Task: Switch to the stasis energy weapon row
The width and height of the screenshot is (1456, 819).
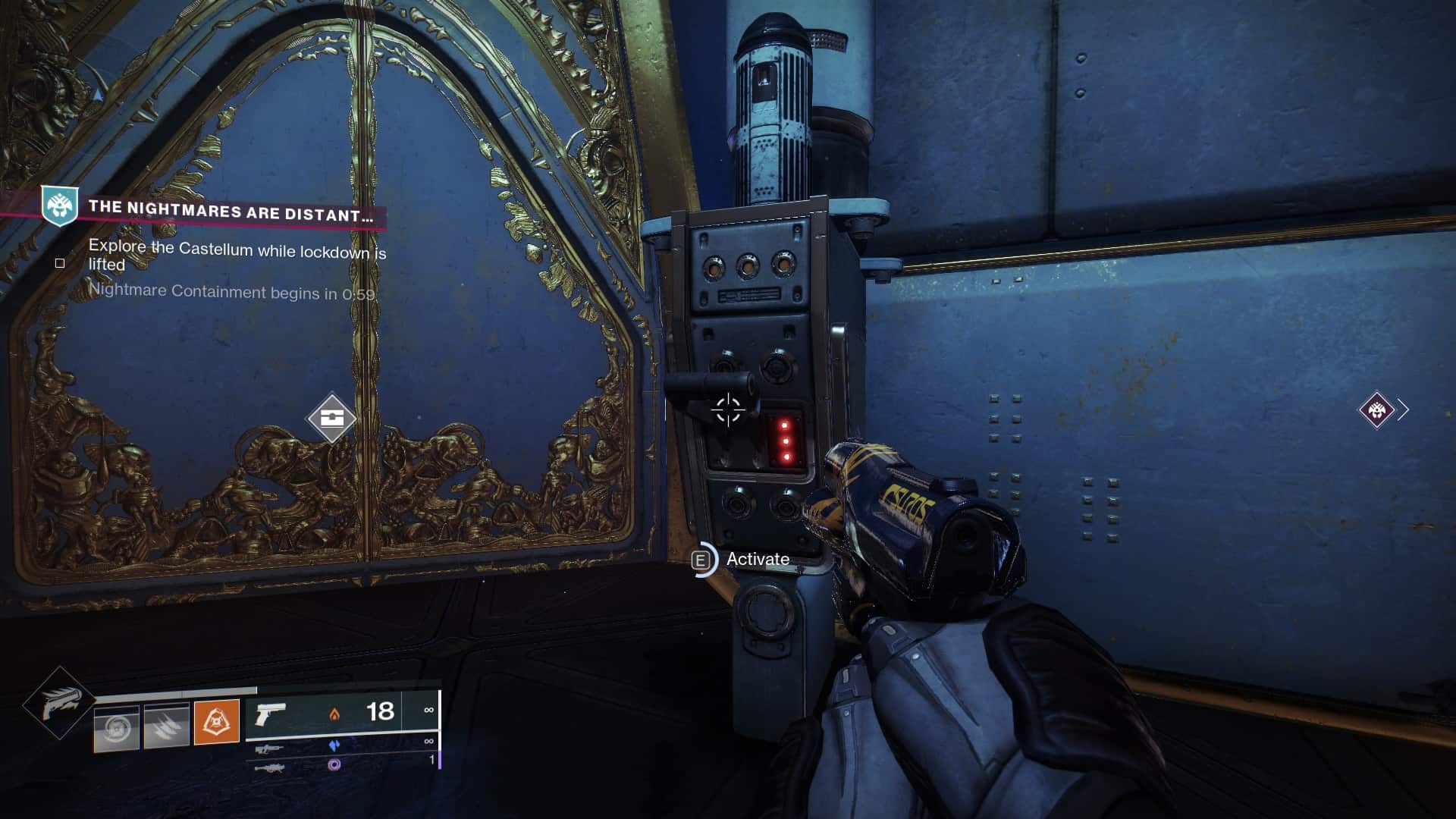Action: (x=341, y=746)
